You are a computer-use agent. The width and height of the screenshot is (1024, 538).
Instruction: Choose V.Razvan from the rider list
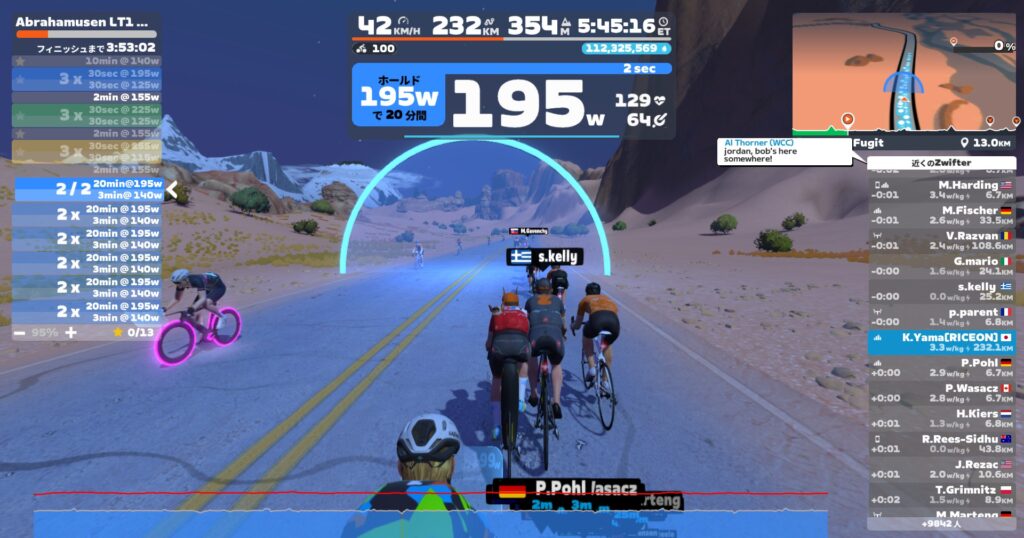[941, 240]
